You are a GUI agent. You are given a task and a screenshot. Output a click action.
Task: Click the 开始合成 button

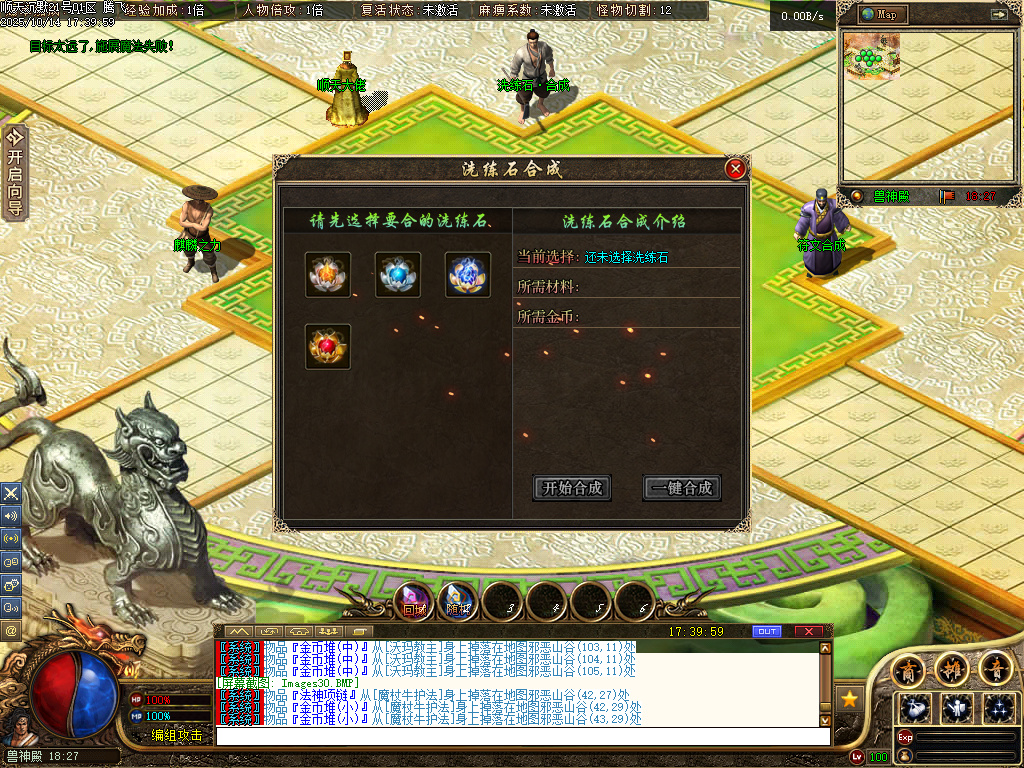572,488
